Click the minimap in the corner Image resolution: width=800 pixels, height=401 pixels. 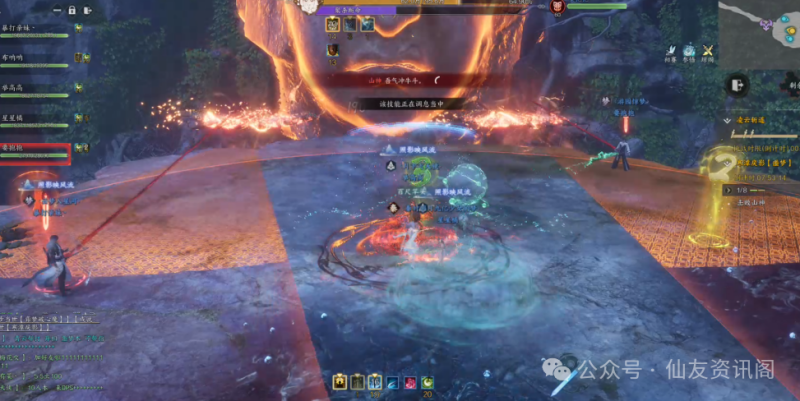(x=759, y=18)
